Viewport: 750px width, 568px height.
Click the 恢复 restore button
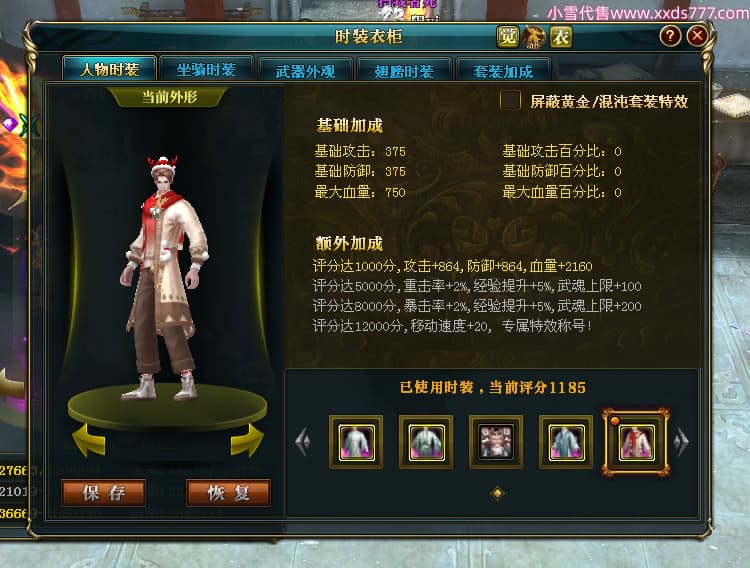click(x=228, y=493)
